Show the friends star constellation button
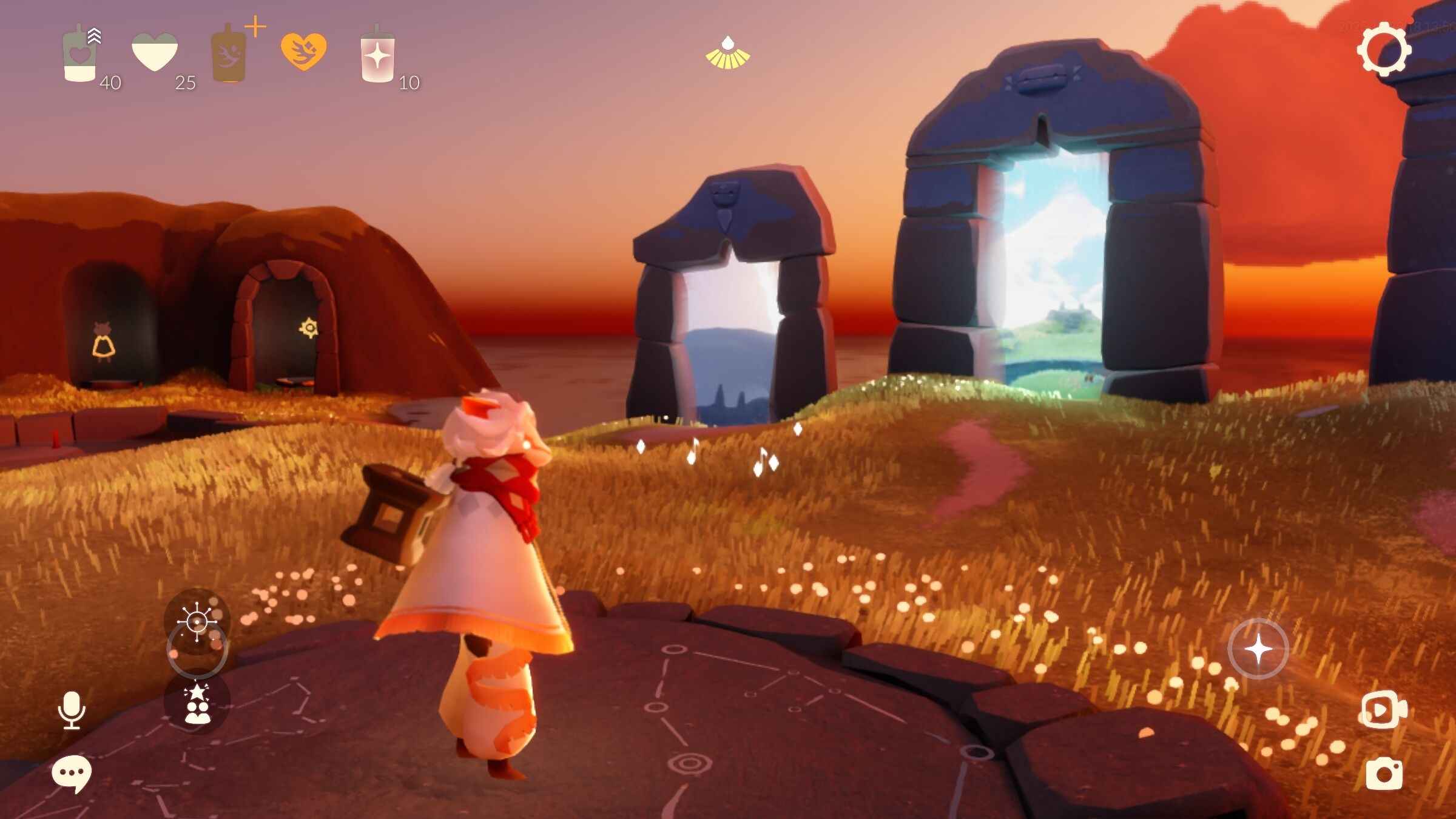Screen dimensions: 1456x819 tap(197, 703)
